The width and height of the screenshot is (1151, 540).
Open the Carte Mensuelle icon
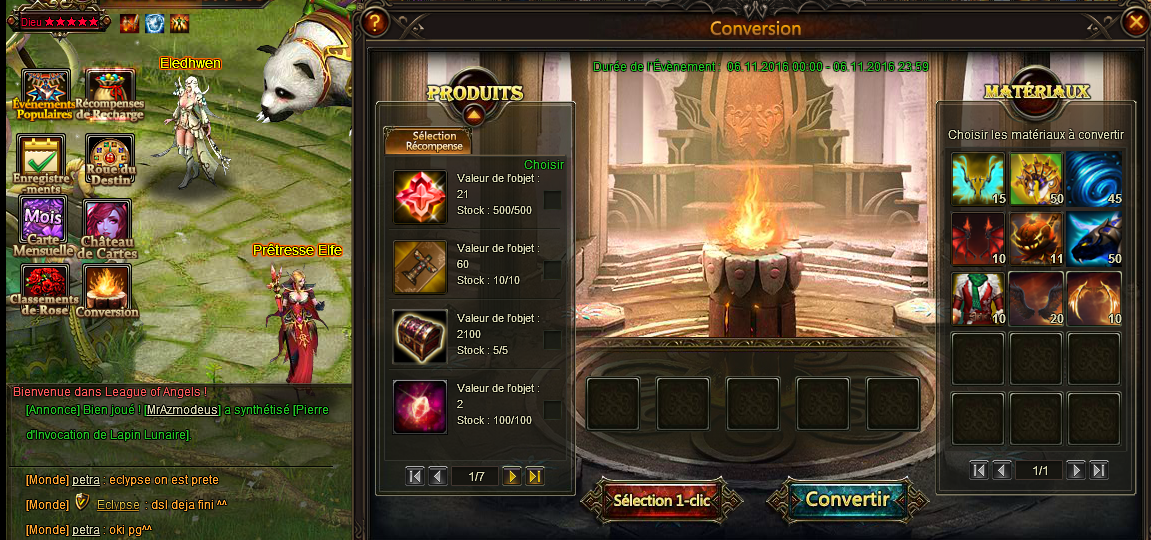pyautogui.click(x=44, y=223)
